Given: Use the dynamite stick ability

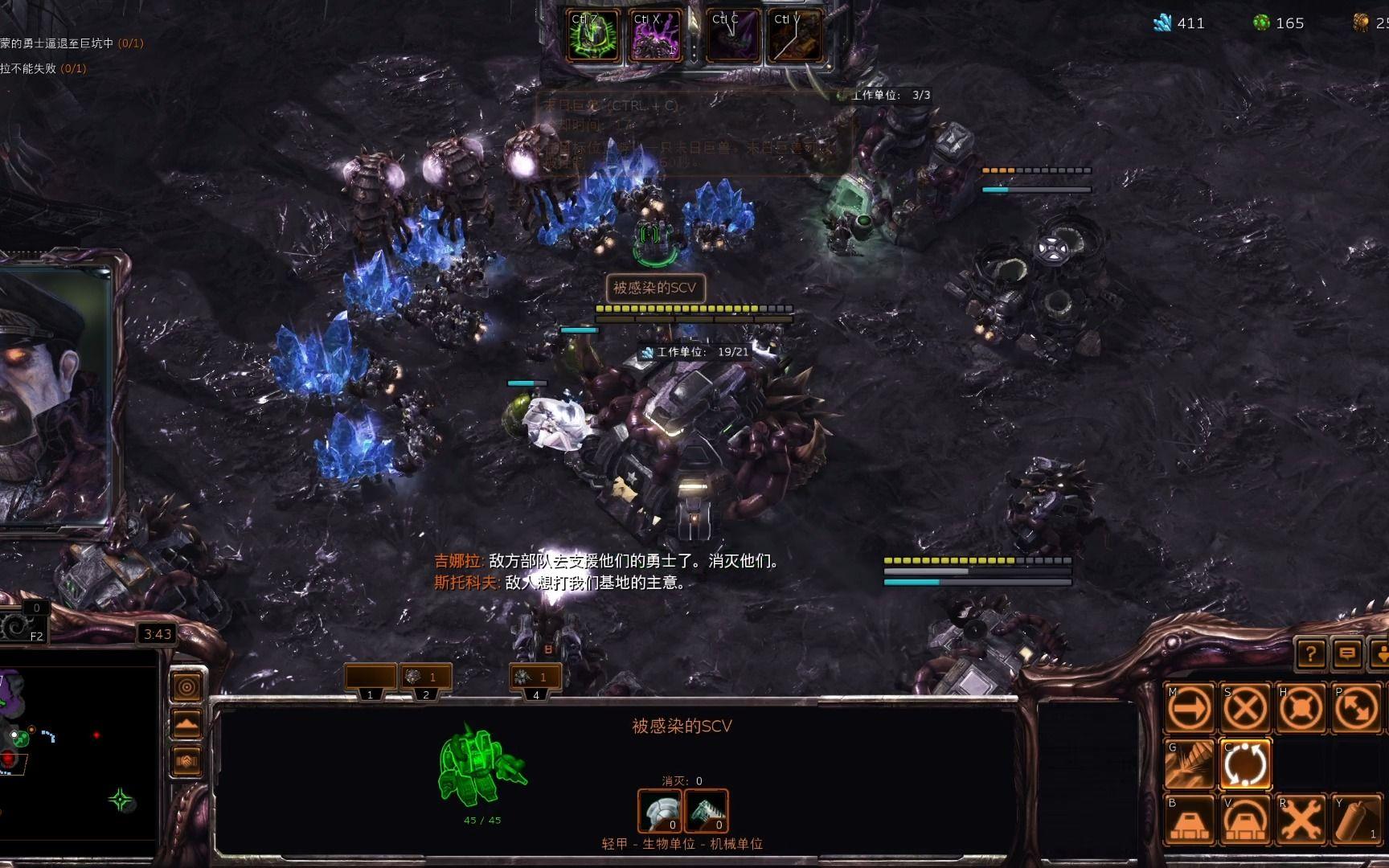Looking at the screenshot, I should (x=1356, y=819).
